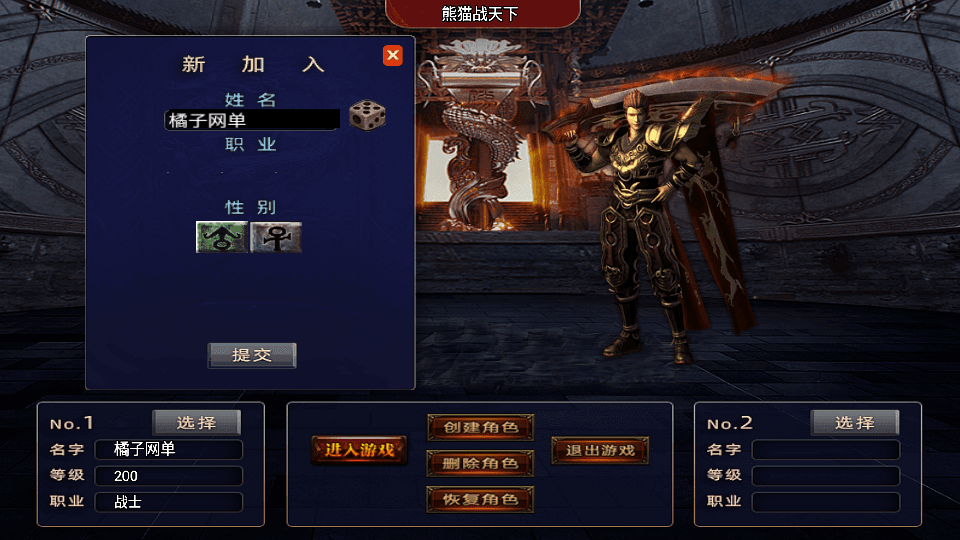The width and height of the screenshot is (960, 540).
Task: Choose the female gender symbol
Action: [276, 237]
